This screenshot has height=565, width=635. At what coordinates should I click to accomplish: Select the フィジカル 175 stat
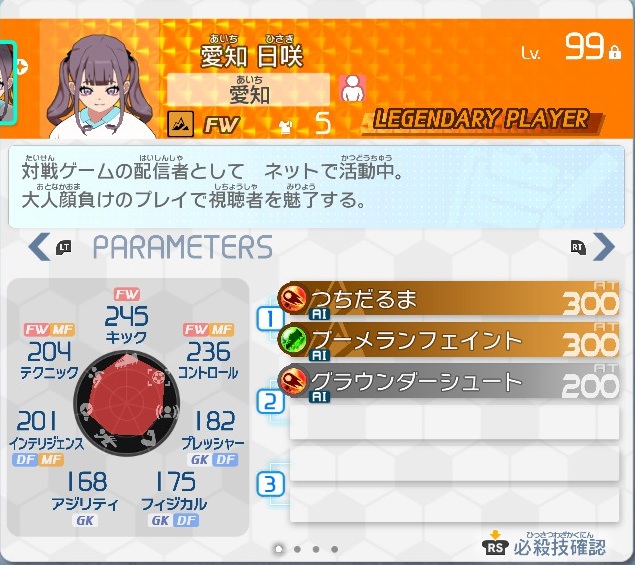point(174,488)
